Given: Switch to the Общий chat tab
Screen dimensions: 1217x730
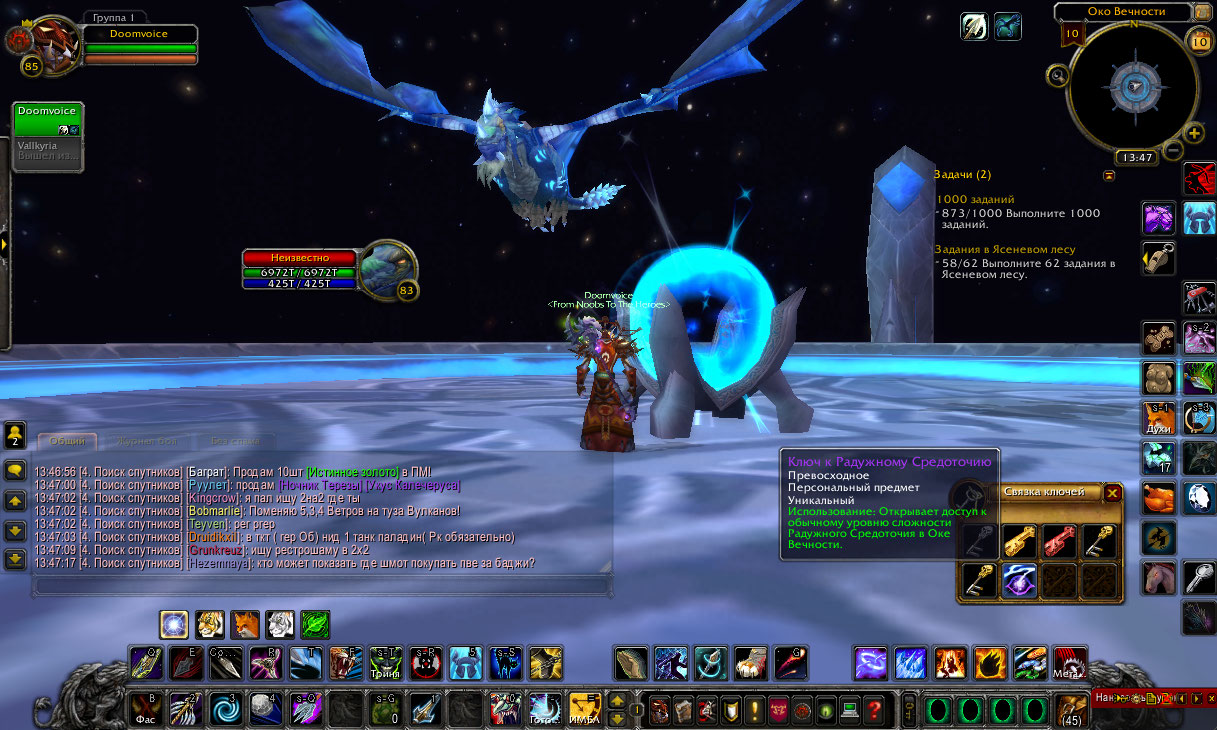Looking at the screenshot, I should click(x=68, y=441).
